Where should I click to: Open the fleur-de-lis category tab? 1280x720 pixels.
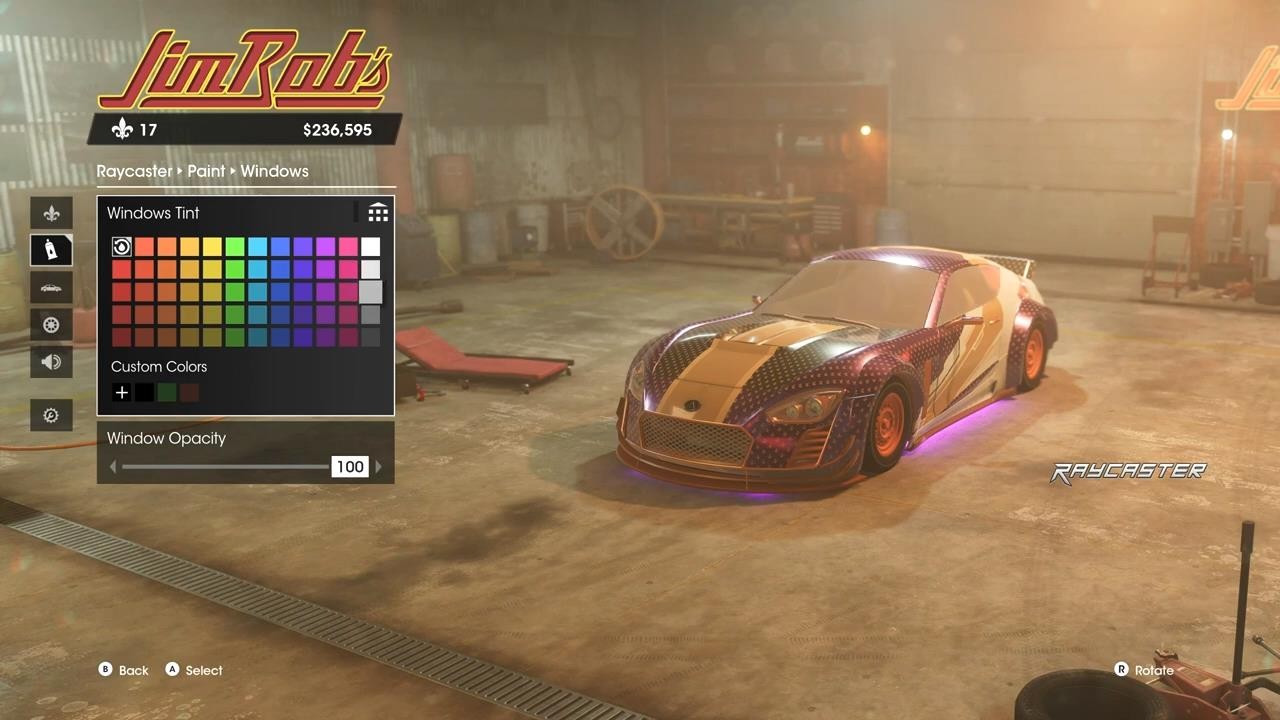point(51,213)
